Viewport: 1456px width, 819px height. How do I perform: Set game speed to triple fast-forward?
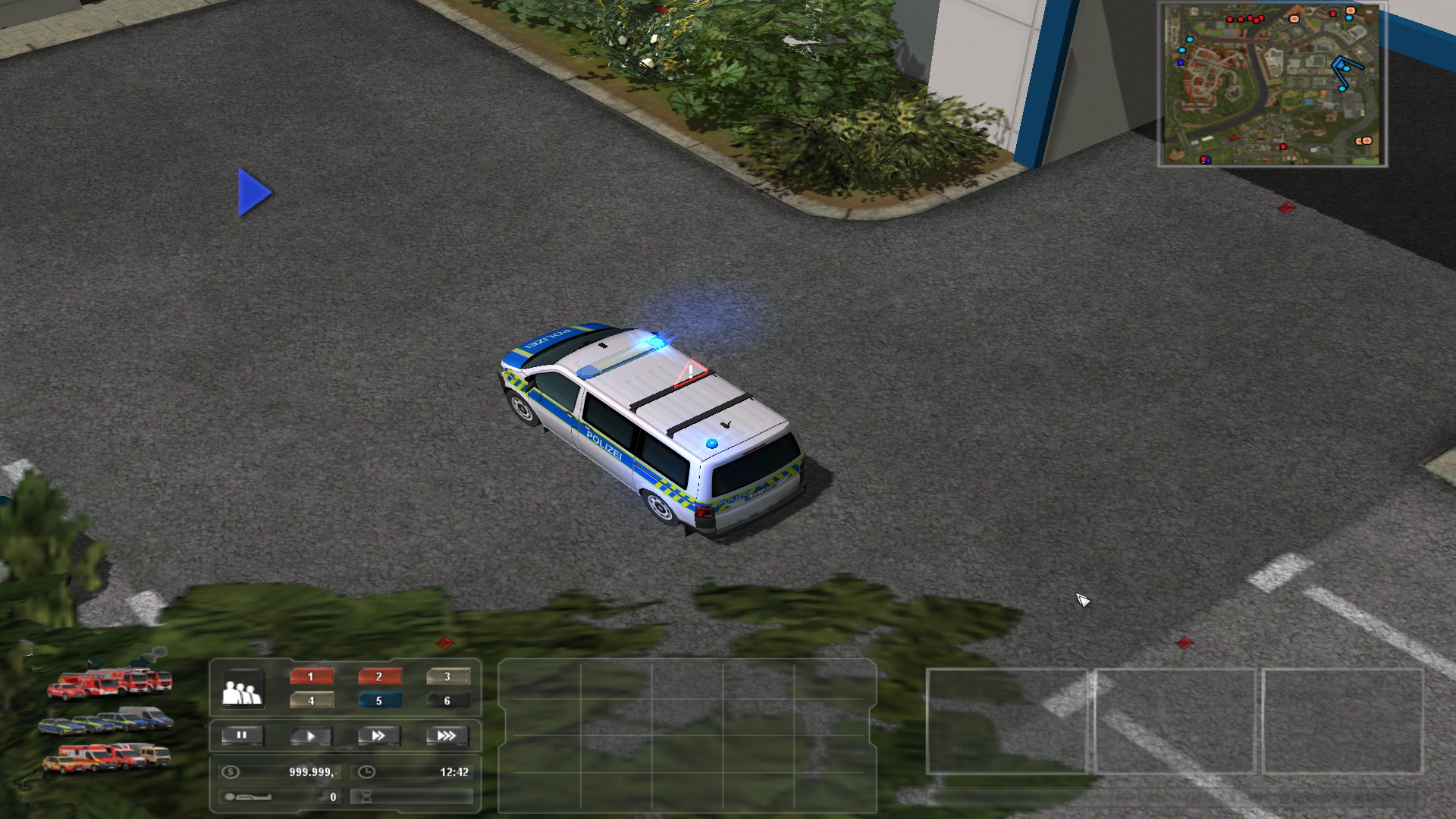[447, 736]
